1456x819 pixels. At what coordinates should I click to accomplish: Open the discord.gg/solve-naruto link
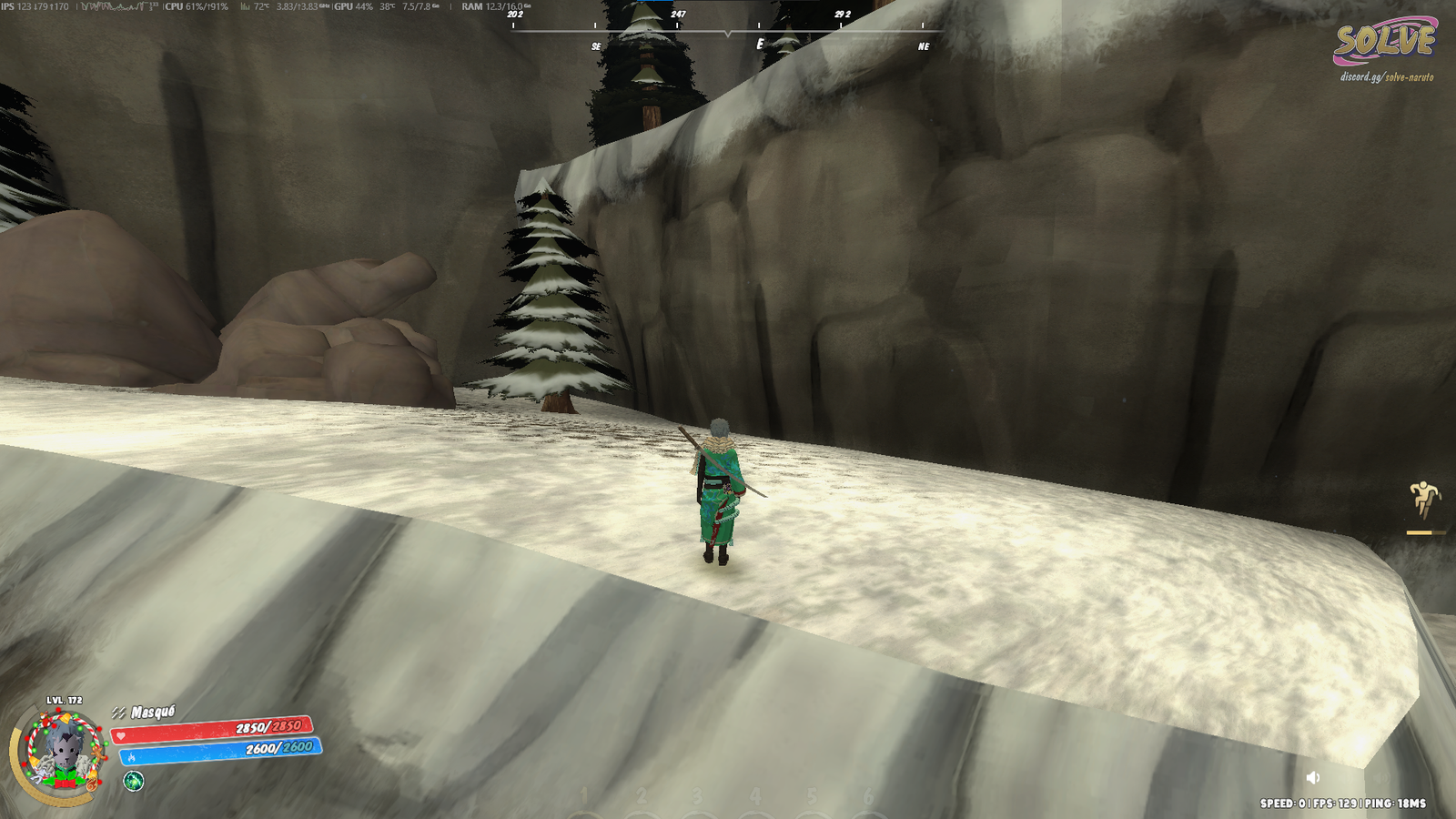coord(1386,77)
